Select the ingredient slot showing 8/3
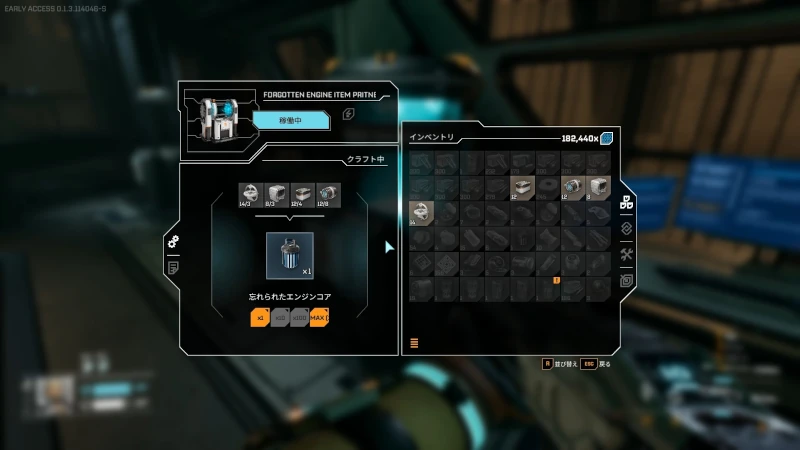 (276, 195)
